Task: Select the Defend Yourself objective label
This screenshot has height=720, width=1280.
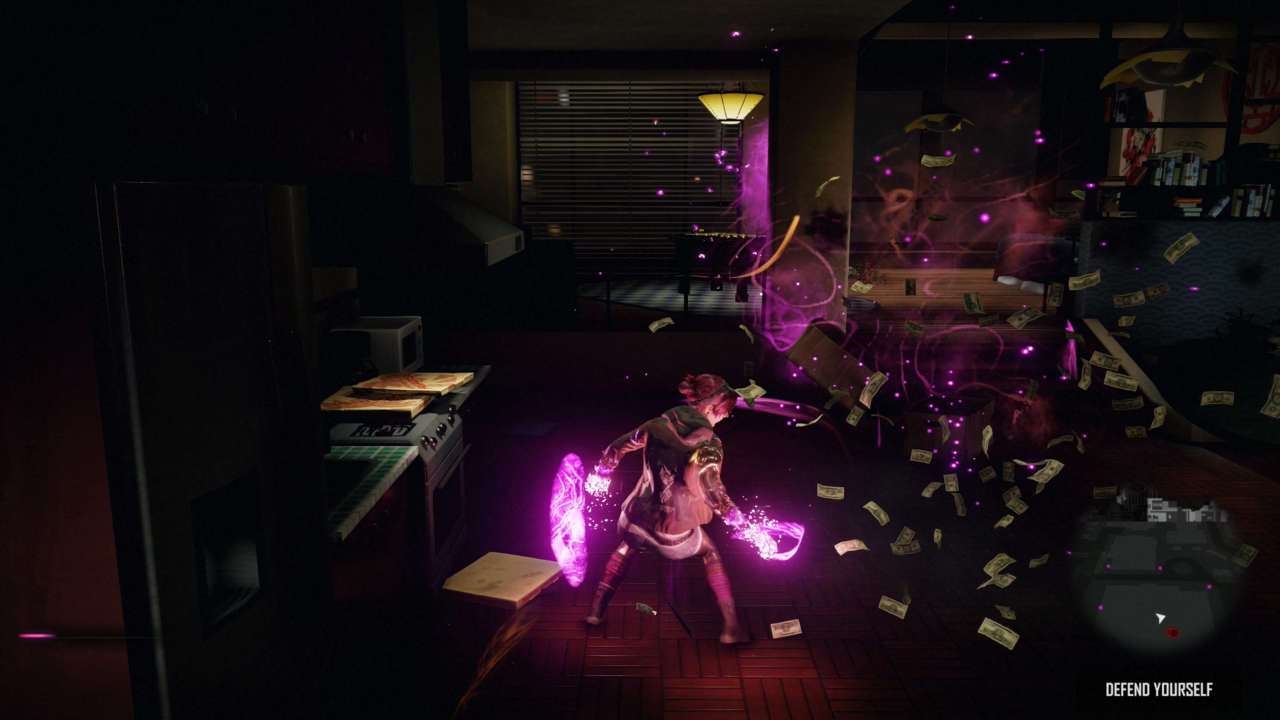Action: [x=1159, y=689]
